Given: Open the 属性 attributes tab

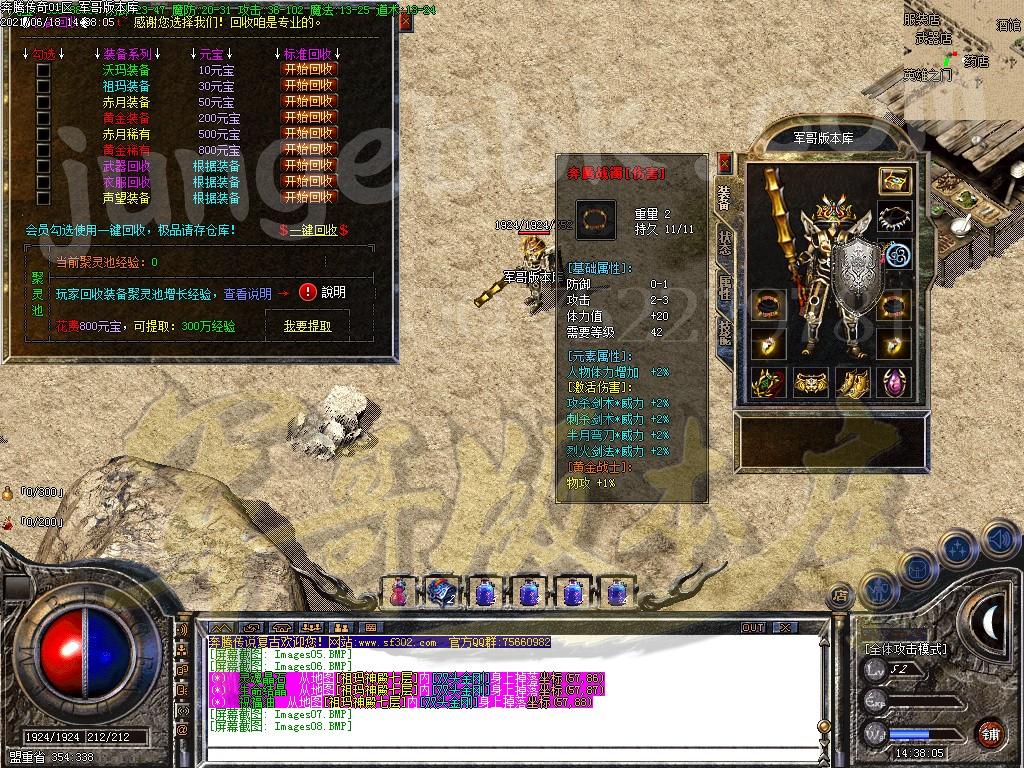Looking at the screenshot, I should (725, 287).
